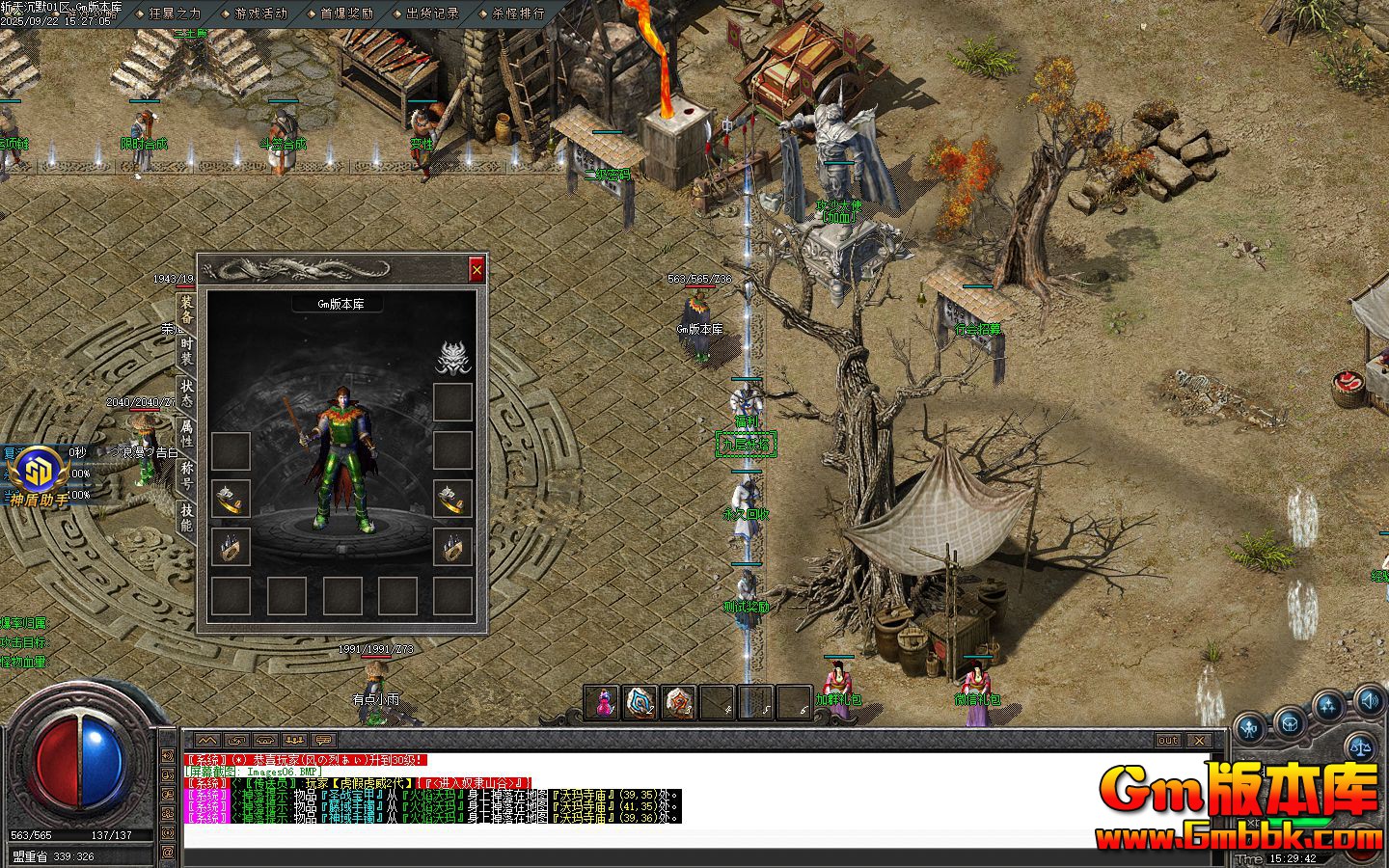The width and height of the screenshot is (1389, 868).
Task: Close the chat panel with its X
Action: coord(1198,740)
